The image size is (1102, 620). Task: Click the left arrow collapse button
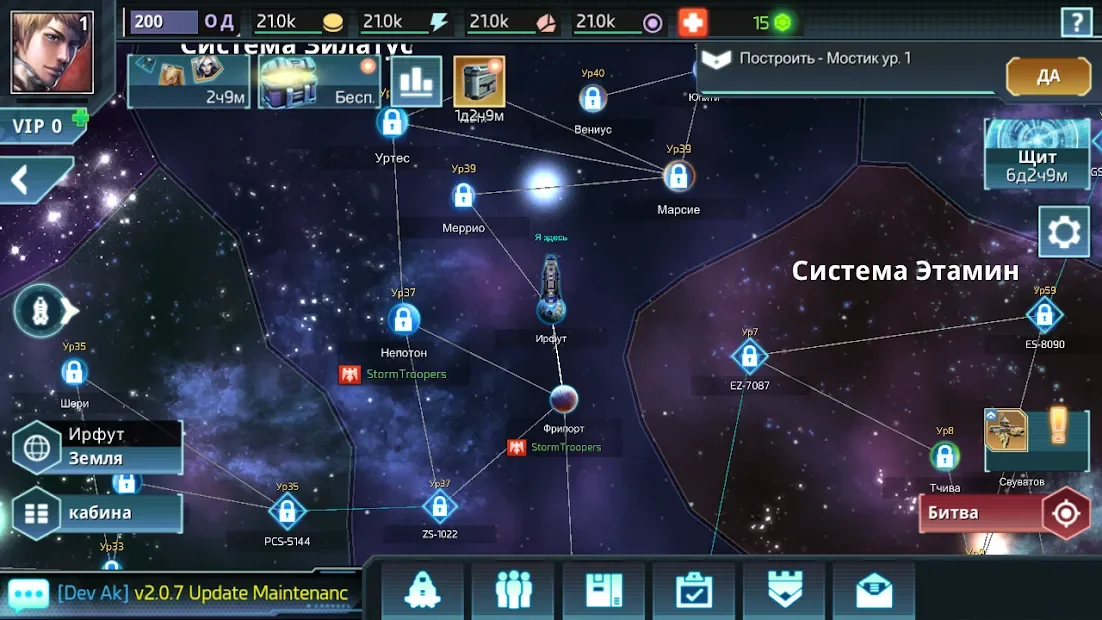22,180
